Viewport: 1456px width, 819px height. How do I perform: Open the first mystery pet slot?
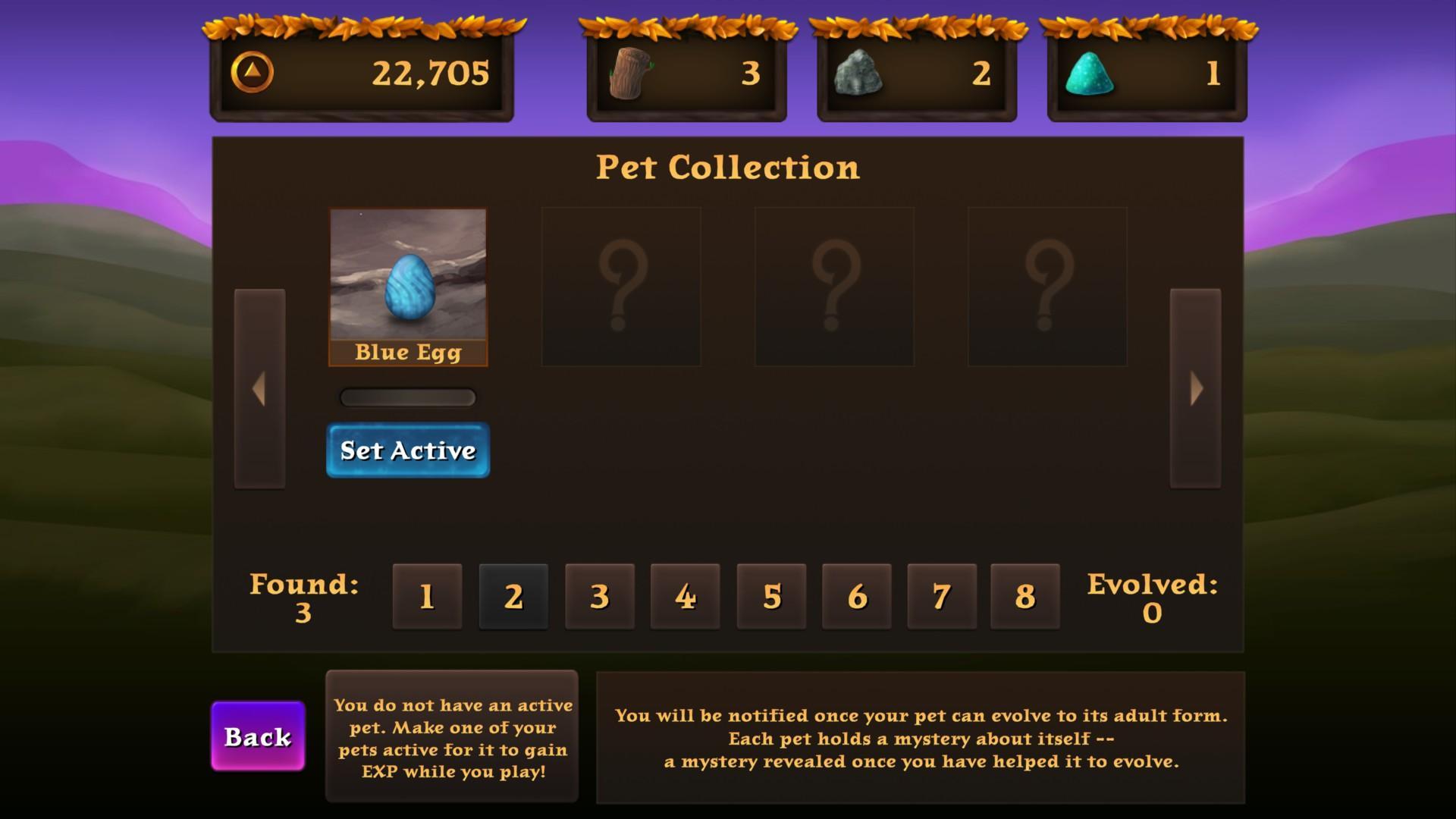click(621, 286)
